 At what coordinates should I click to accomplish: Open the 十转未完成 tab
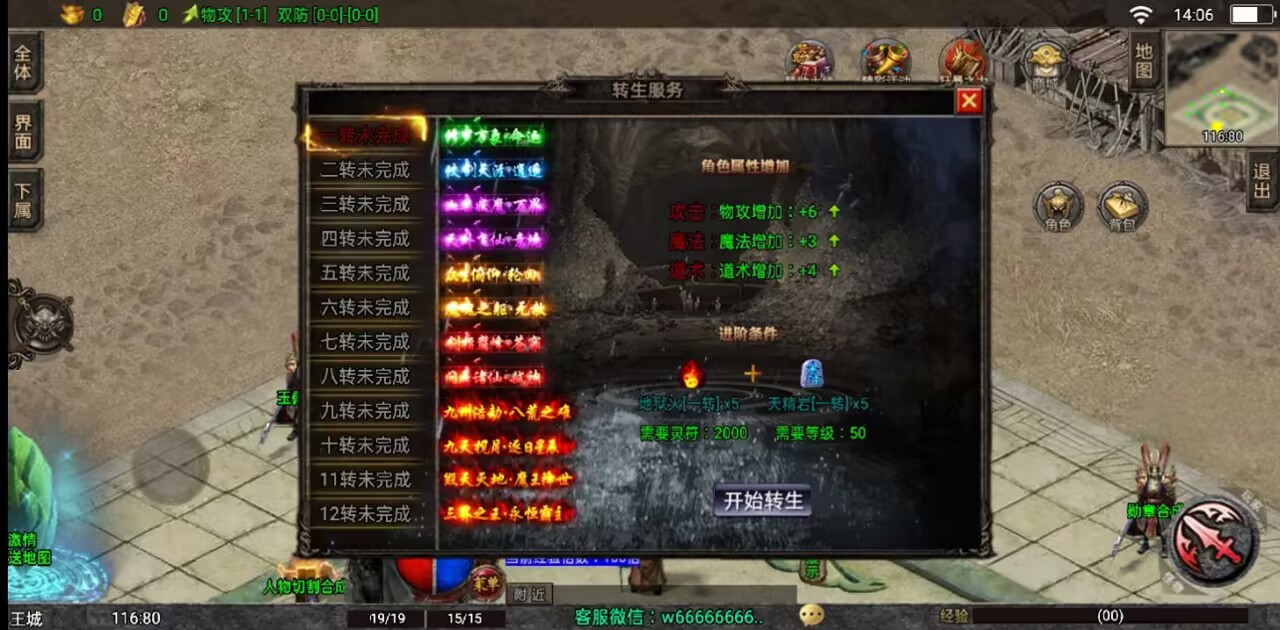[x=365, y=445]
